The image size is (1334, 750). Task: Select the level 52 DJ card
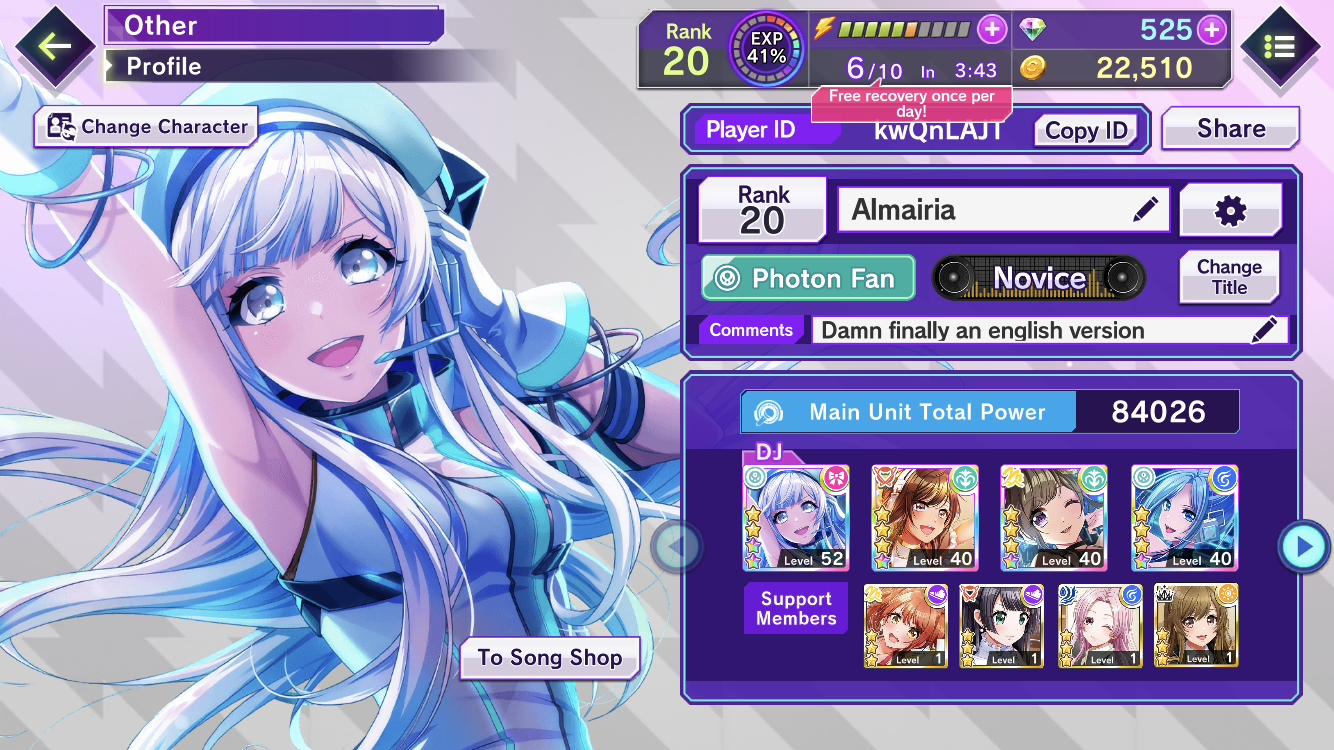tap(796, 518)
